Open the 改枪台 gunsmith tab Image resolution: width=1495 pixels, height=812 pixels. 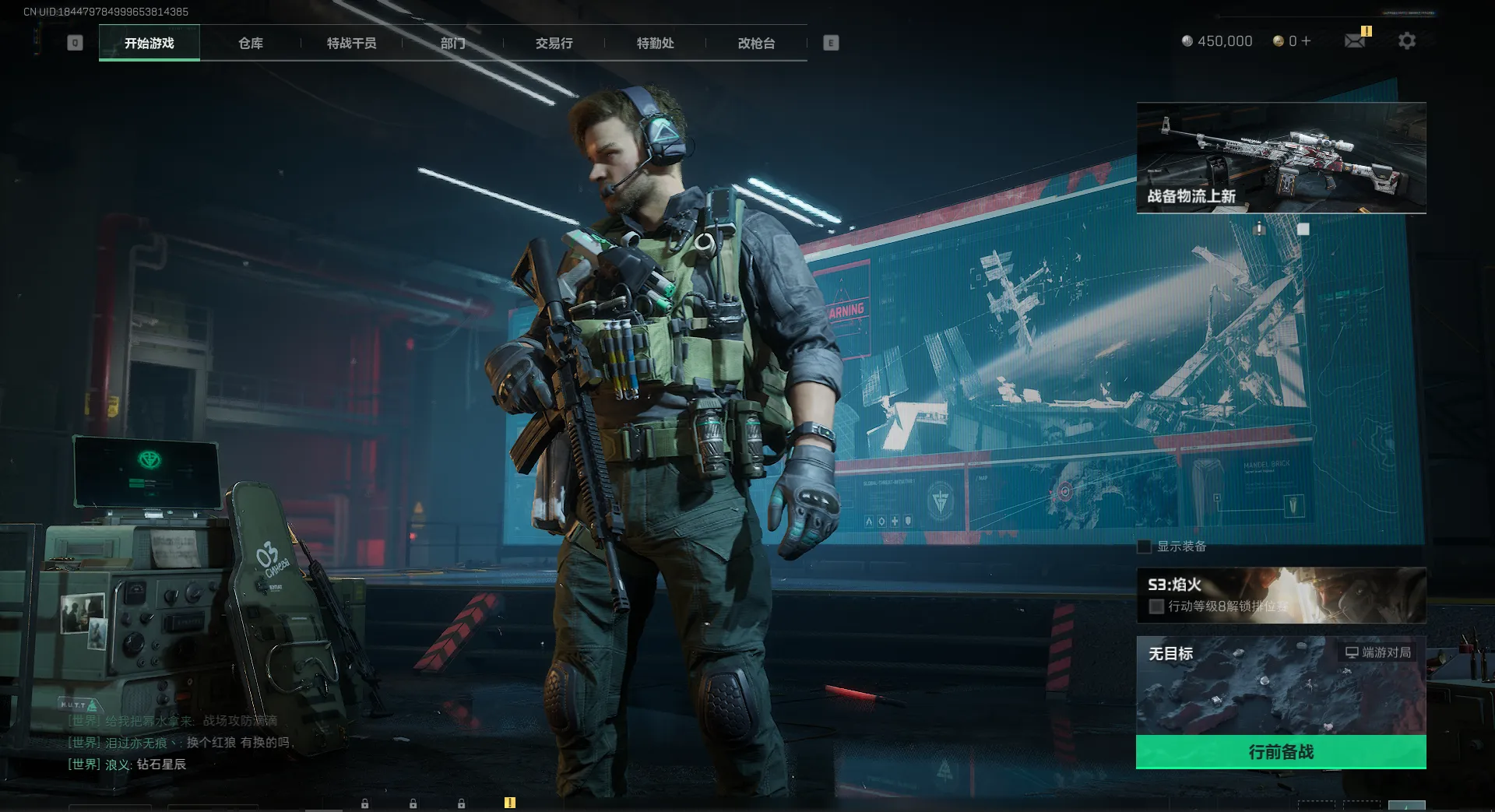coord(757,43)
